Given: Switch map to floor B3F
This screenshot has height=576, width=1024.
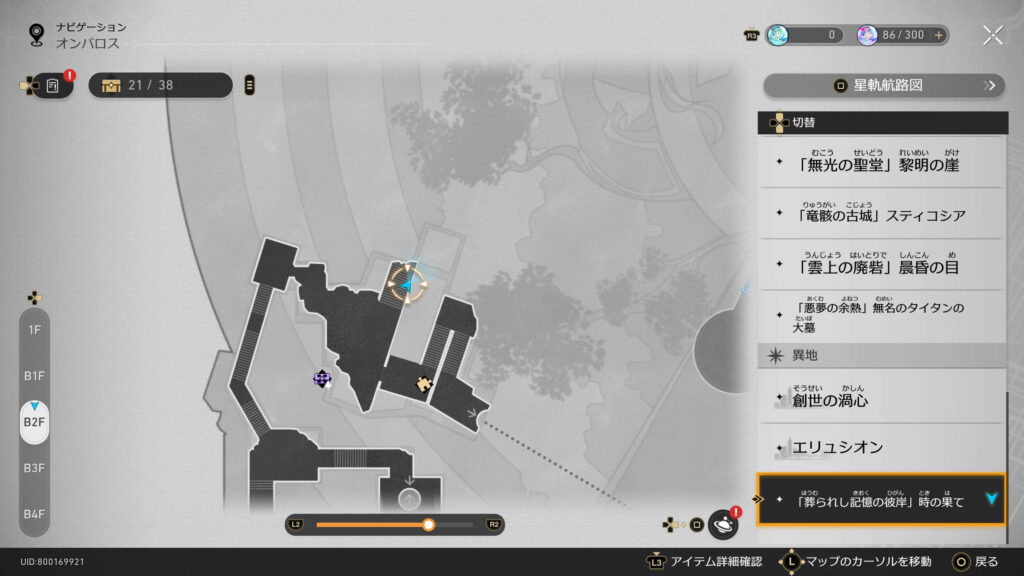Looking at the screenshot, I should [x=34, y=467].
